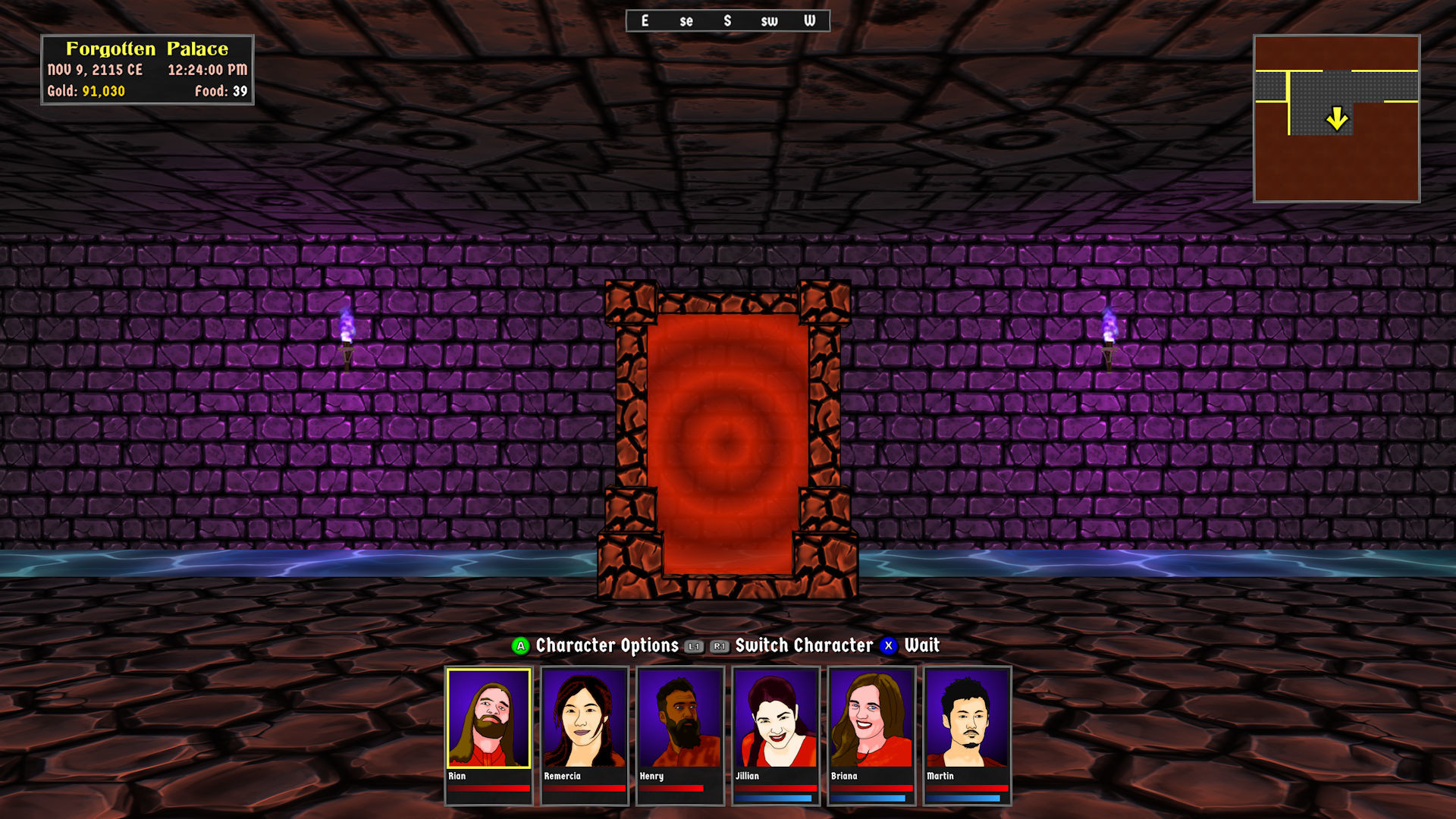Viewport: 1456px width, 819px height.
Task: Select the E direction on the compass
Action: 645,21
